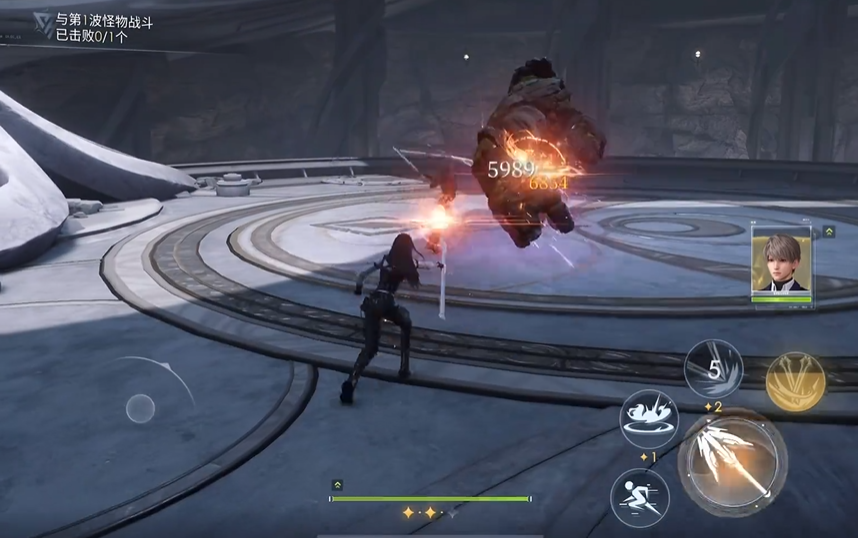Screen dimensions: 858x538
Task: Trigger the ground-burst skill icon
Action: [x=648, y=418]
